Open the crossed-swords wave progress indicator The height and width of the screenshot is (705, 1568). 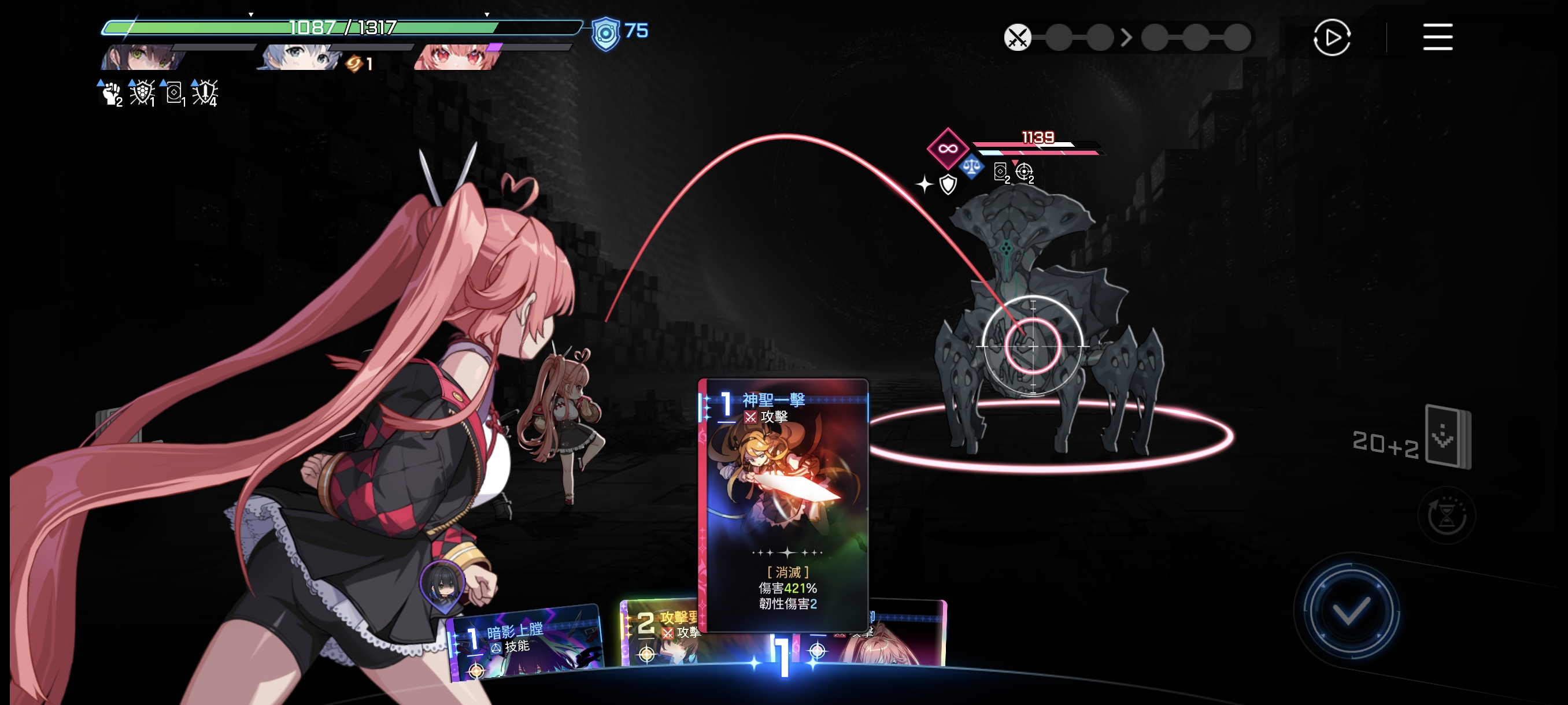(x=1017, y=38)
